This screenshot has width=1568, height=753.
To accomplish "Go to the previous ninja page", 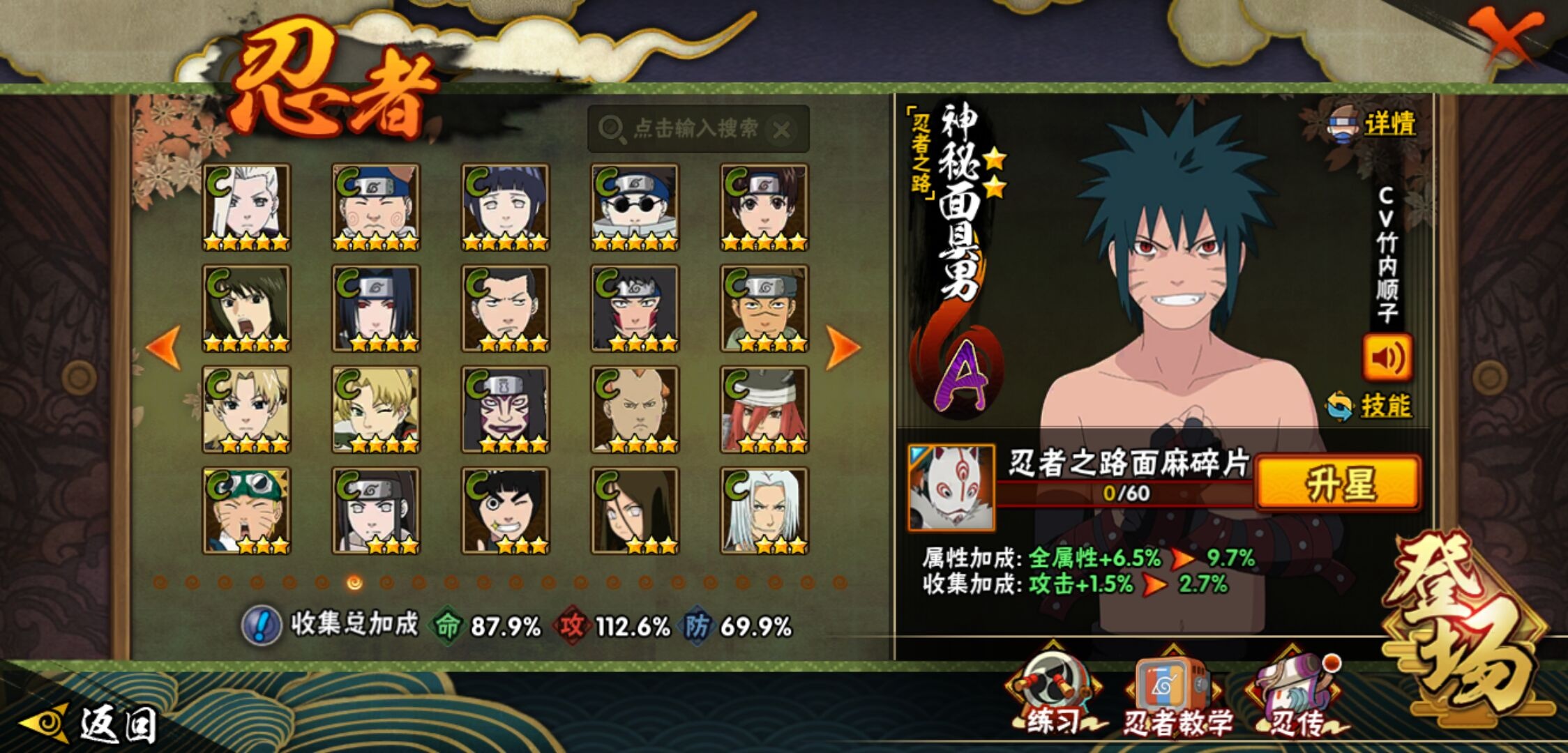I will tap(164, 347).
